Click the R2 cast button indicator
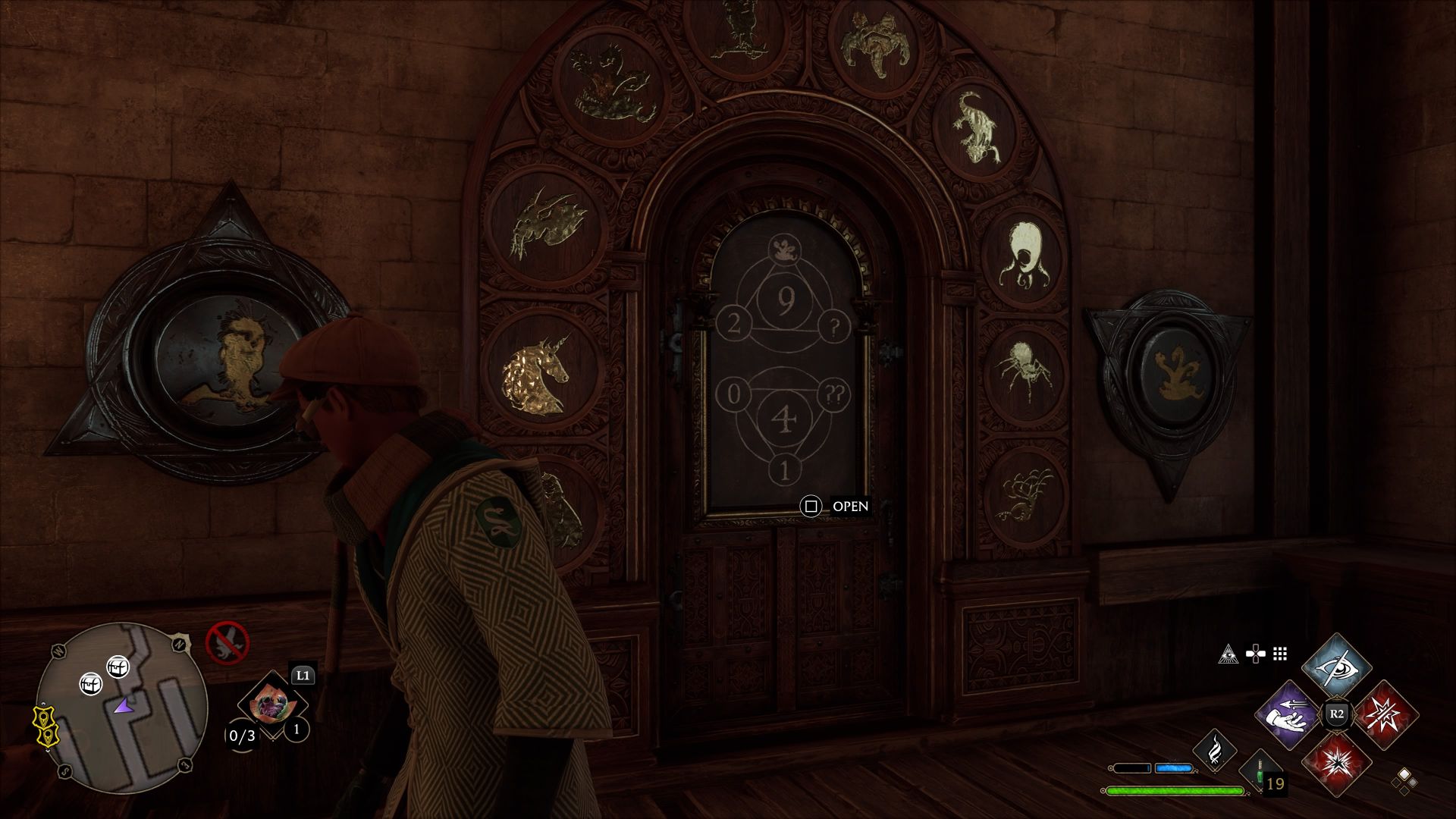The width and height of the screenshot is (1456, 819). pyautogui.click(x=1337, y=712)
